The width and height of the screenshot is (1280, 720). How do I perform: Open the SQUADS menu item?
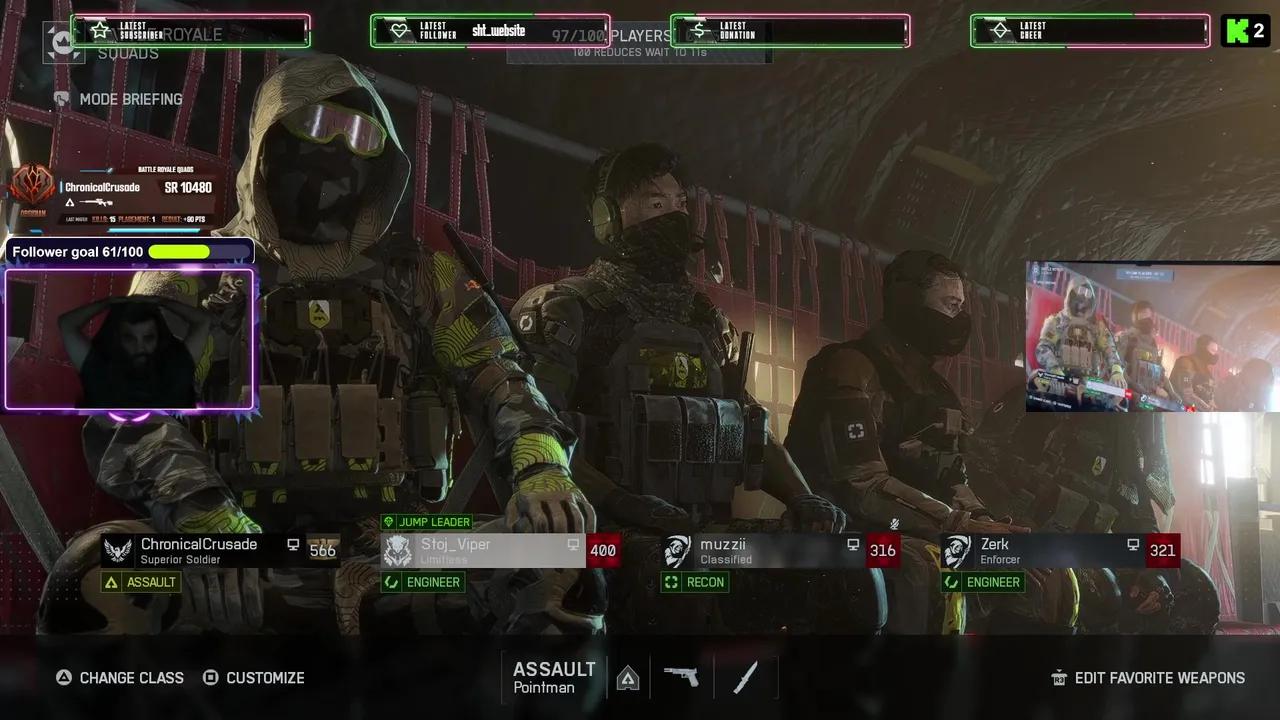pos(128,53)
